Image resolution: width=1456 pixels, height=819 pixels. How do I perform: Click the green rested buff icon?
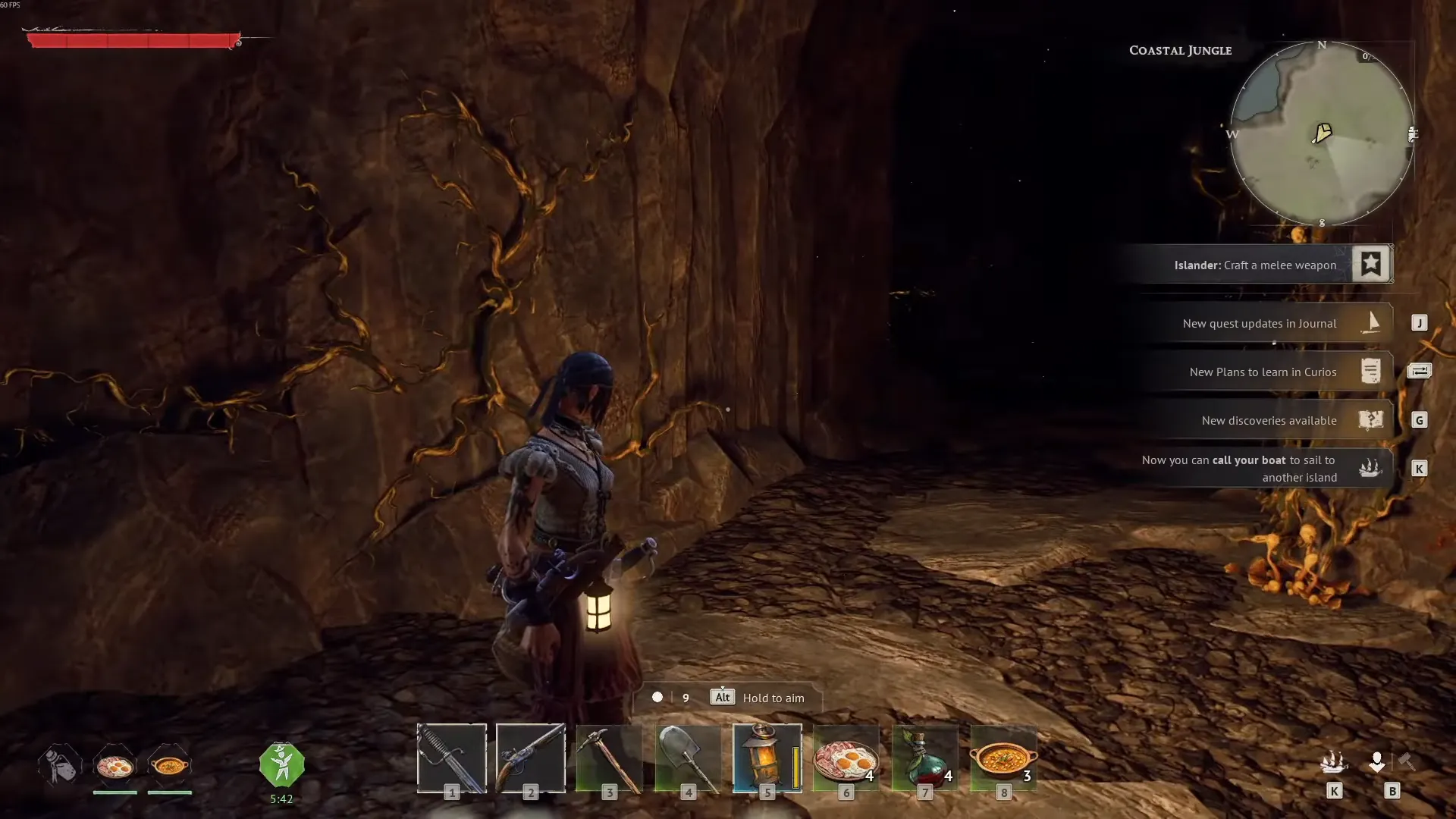pos(281,764)
